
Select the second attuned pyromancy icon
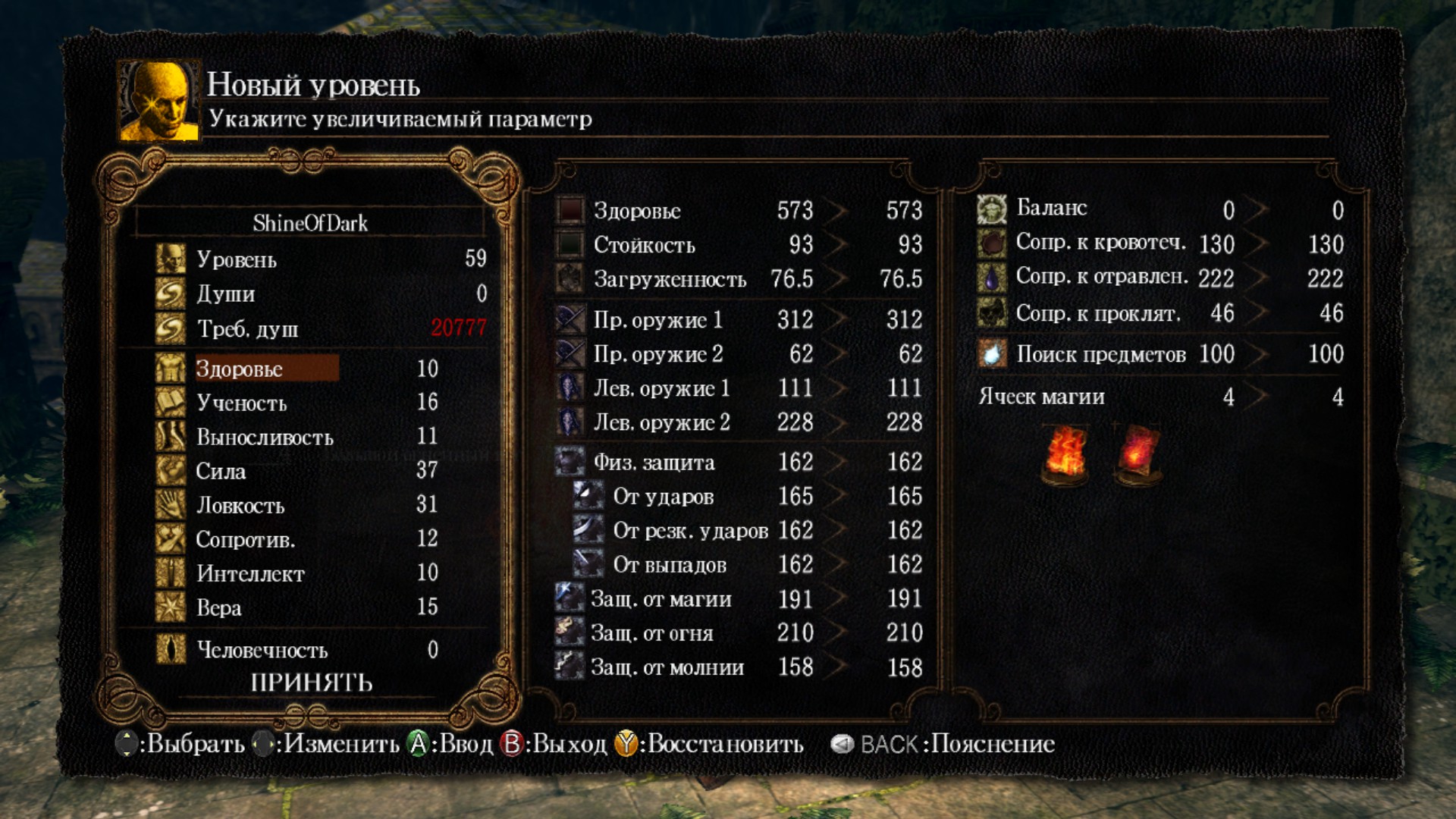click(x=1137, y=453)
